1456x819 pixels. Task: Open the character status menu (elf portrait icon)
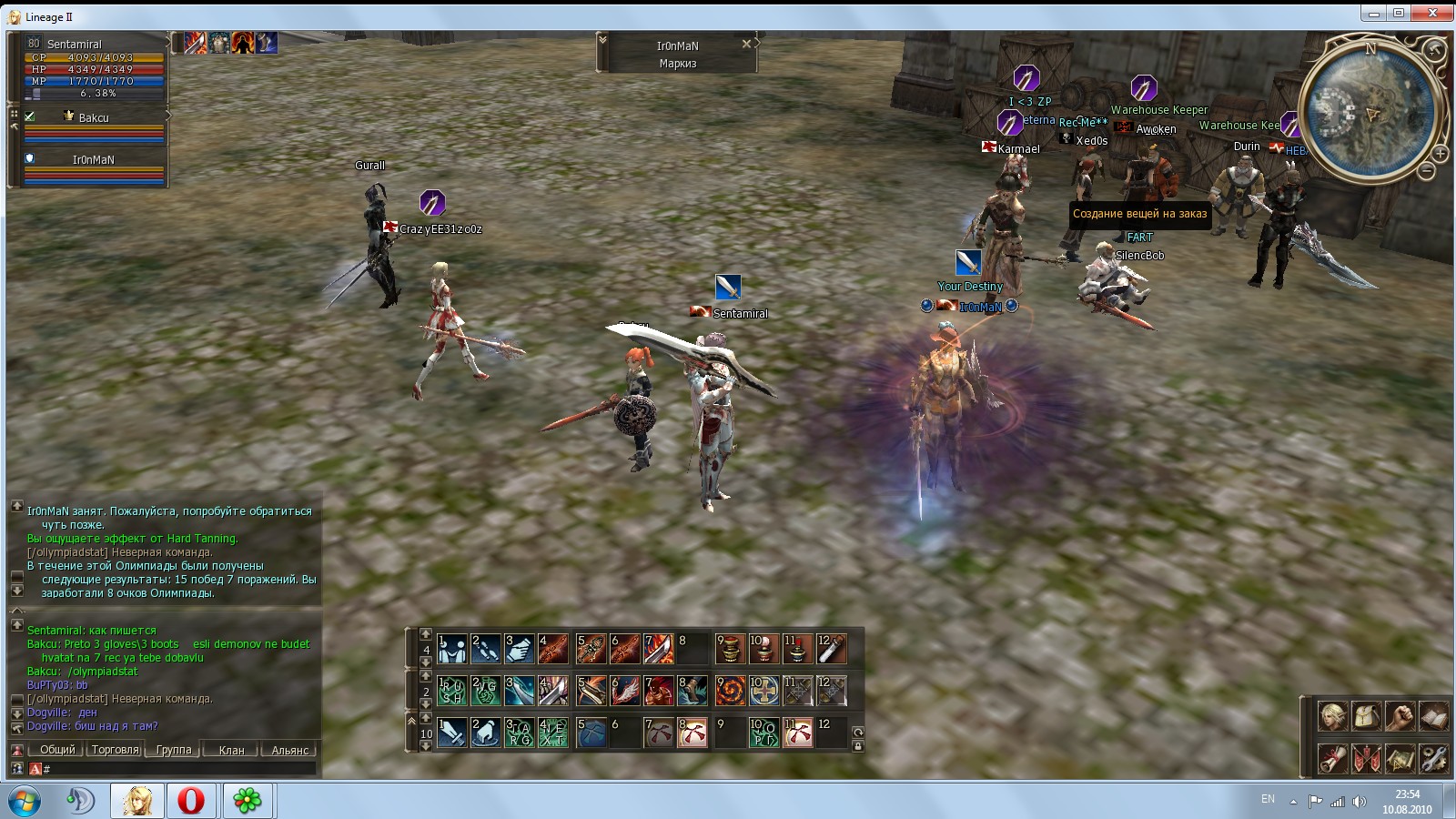coord(1333,716)
